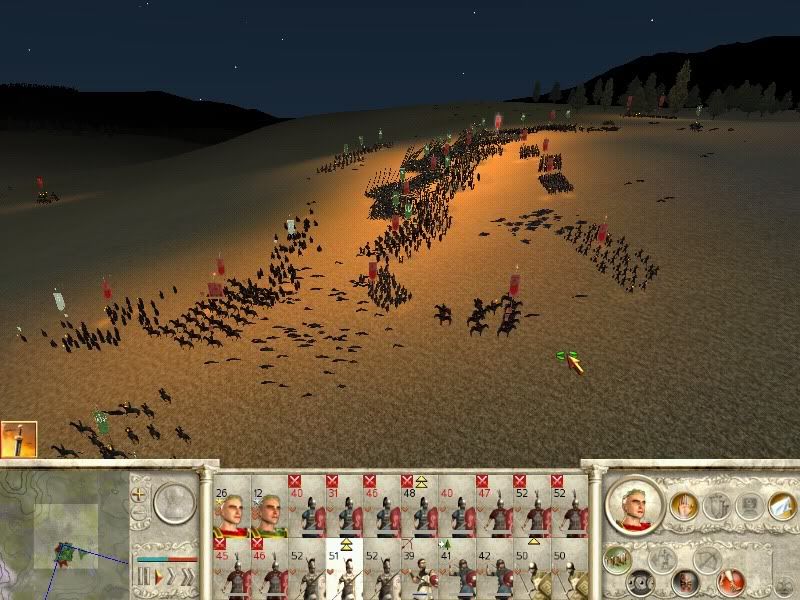Viewport: 800px width, 600px height.
Task: Toggle the round shield guard mode icon
Action: click(642, 581)
